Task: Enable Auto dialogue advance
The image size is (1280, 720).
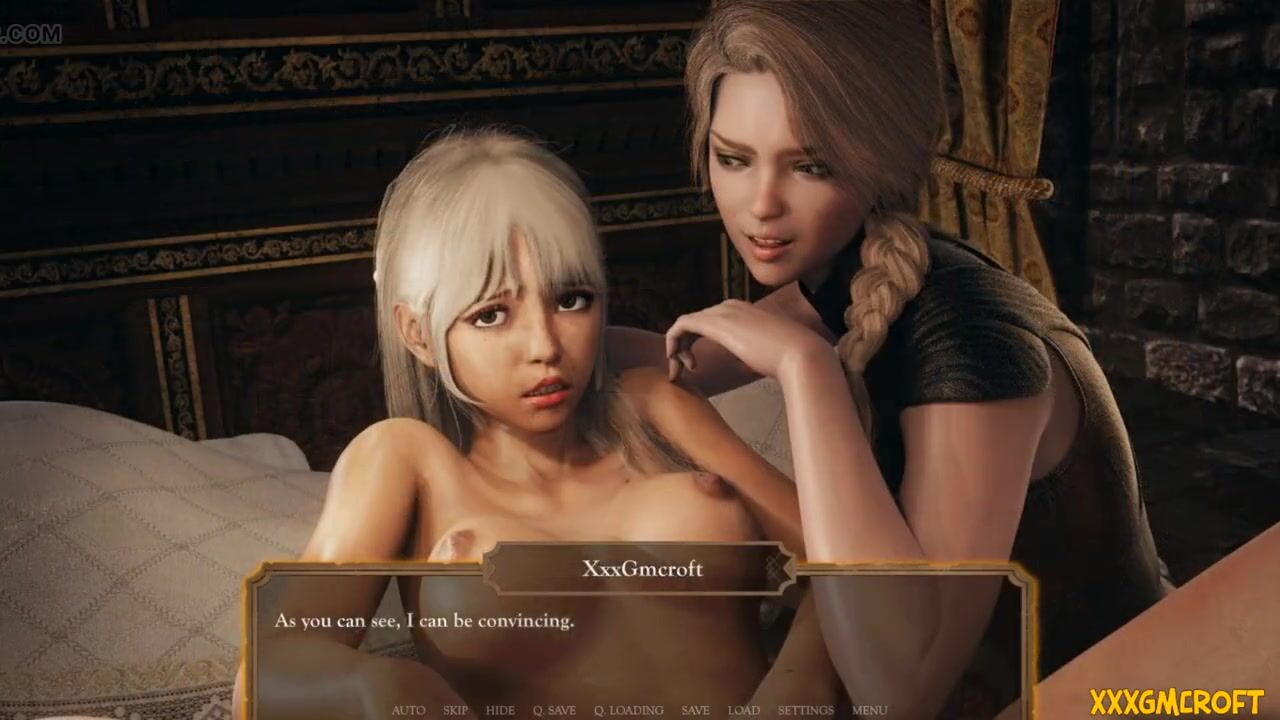Action: [408, 710]
